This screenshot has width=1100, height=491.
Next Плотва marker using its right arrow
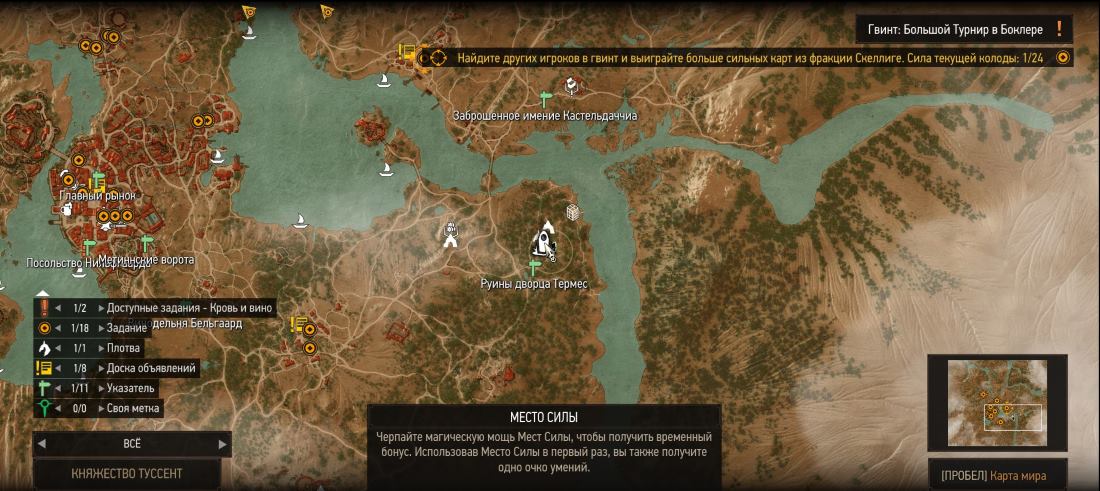(x=99, y=348)
